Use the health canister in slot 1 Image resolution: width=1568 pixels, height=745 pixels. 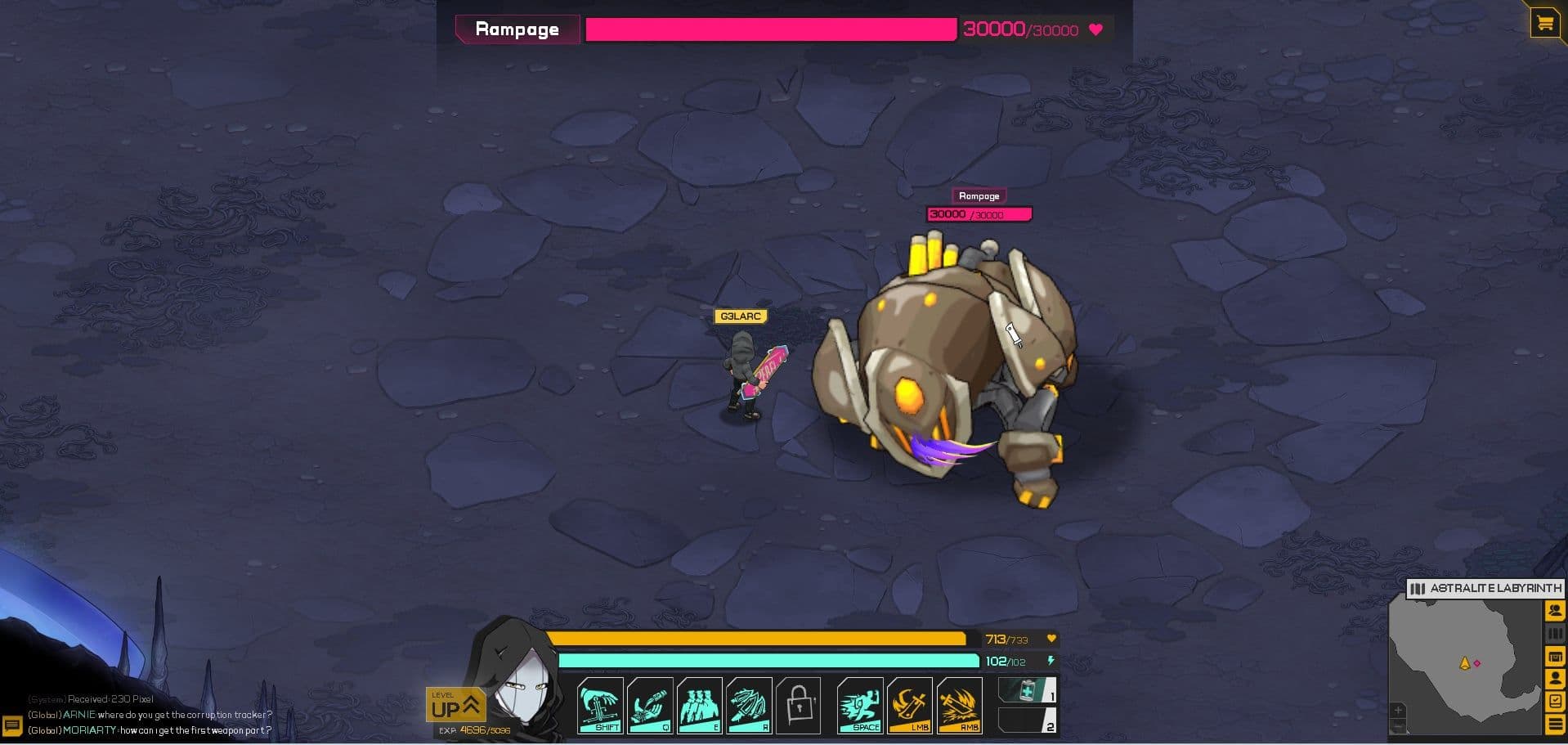click(x=1027, y=691)
